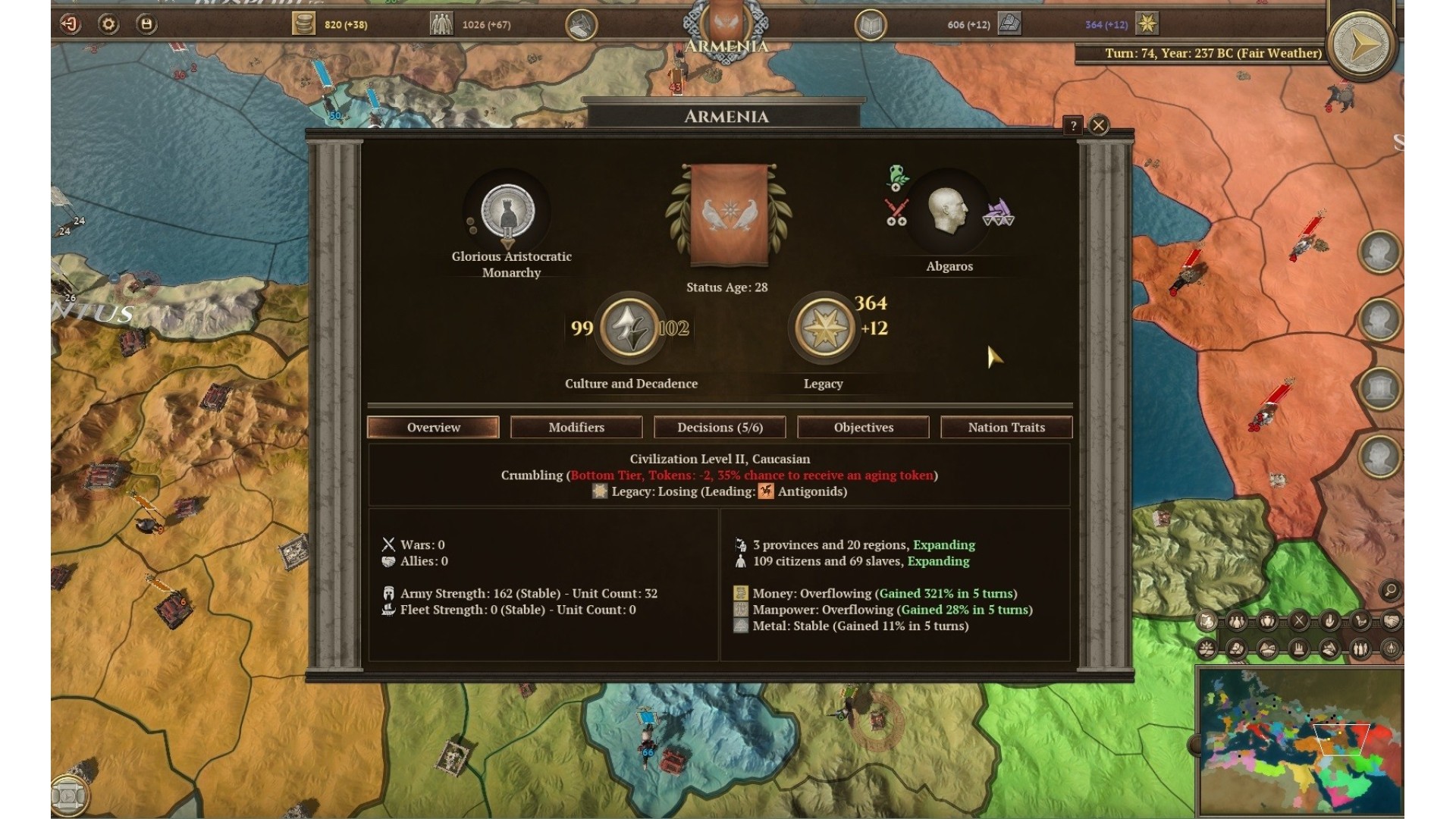Open the book icon in top bar
This screenshot has width=1456, height=819.
(x=871, y=25)
